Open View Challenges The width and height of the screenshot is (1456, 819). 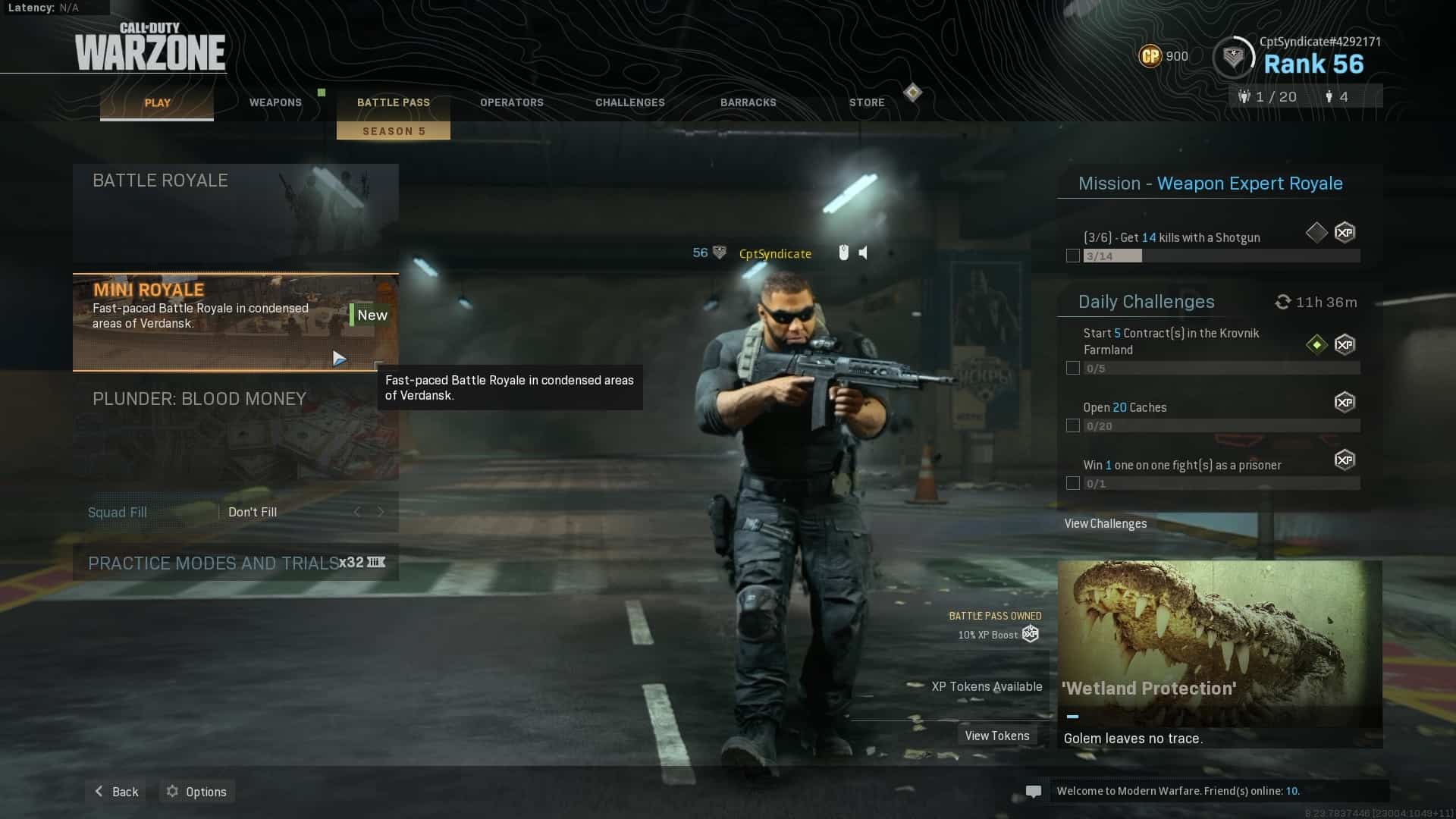click(x=1105, y=523)
